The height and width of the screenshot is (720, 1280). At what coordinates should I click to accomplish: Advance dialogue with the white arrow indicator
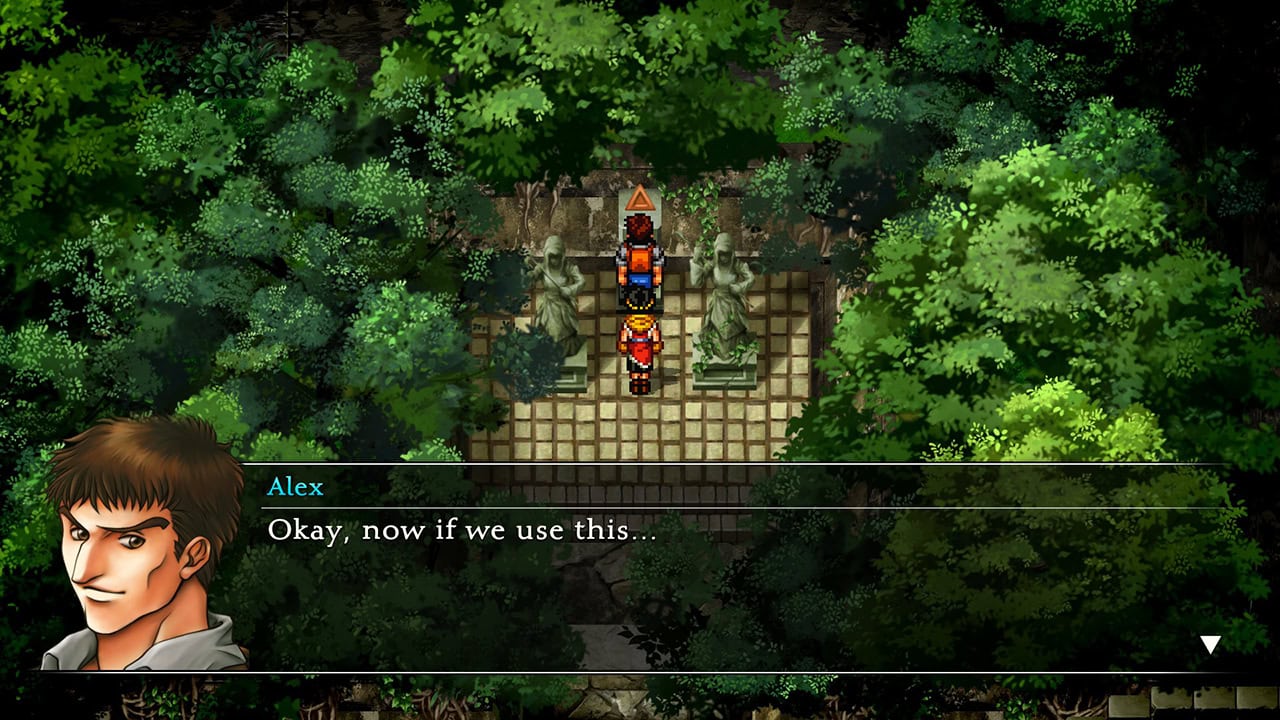1210,645
